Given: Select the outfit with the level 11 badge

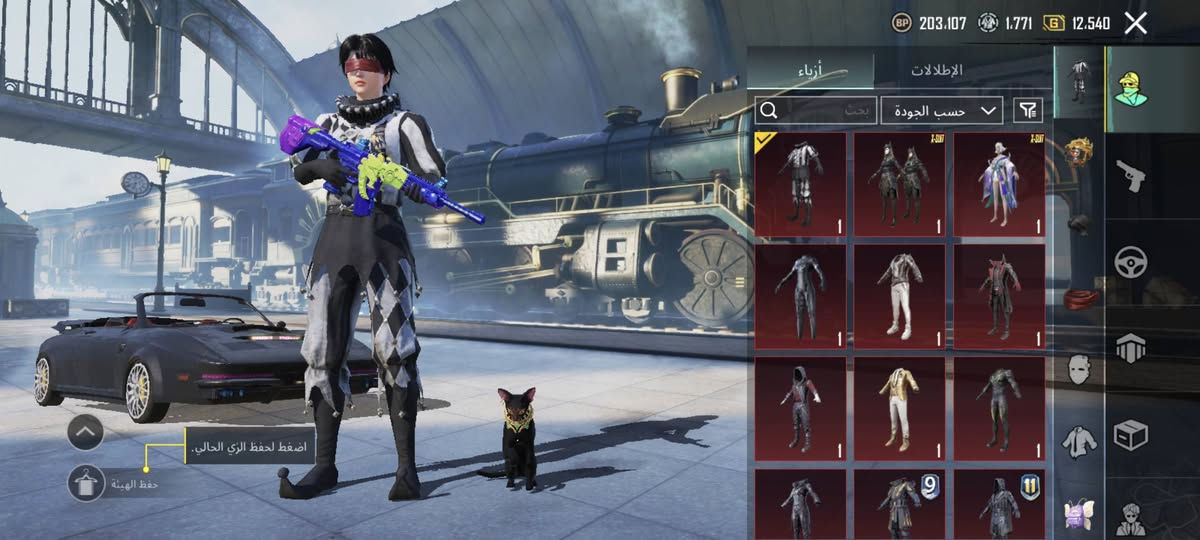Looking at the screenshot, I should pyautogui.click(x=999, y=505).
